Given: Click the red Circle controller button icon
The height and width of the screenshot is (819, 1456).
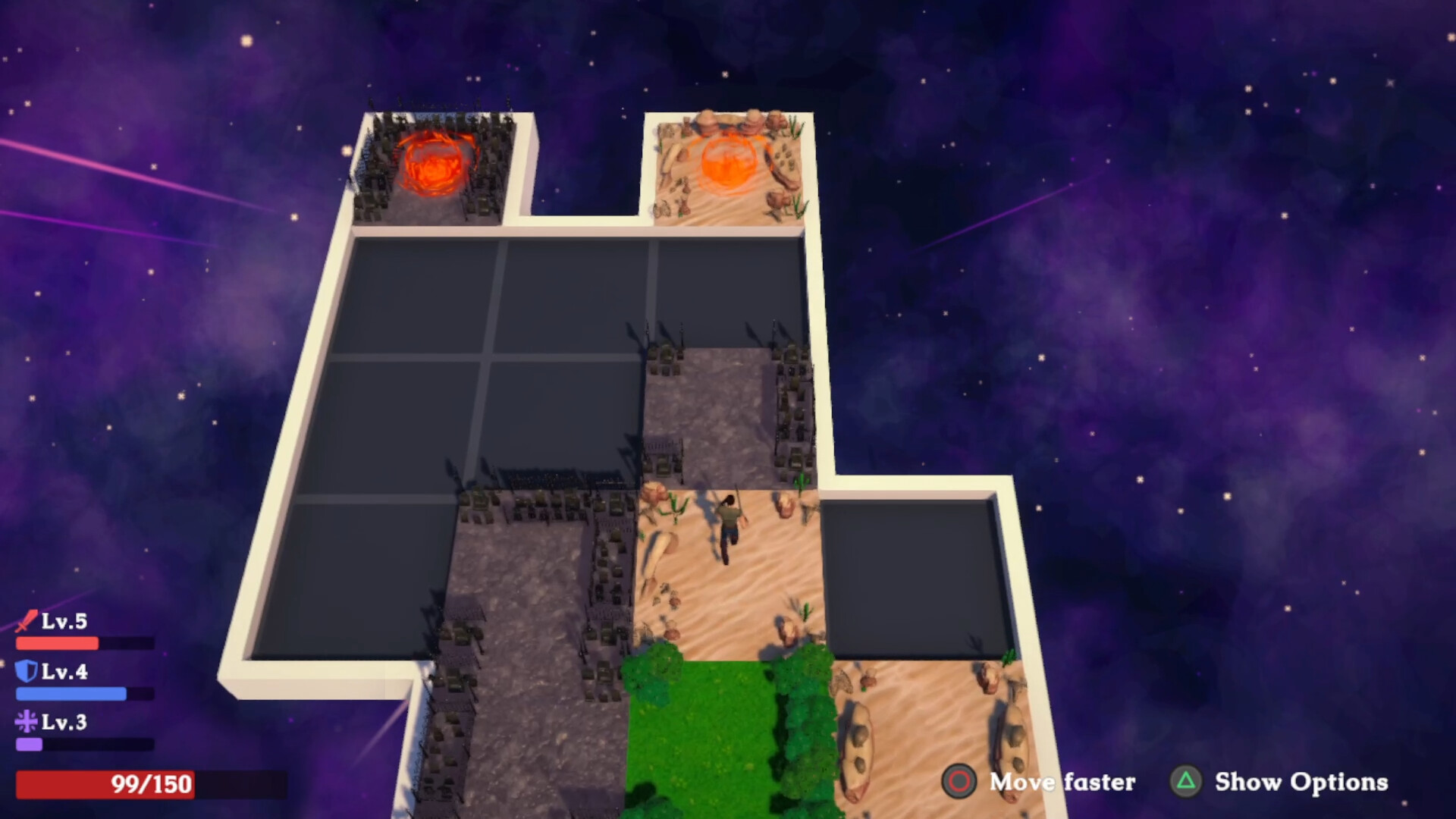Looking at the screenshot, I should (x=960, y=783).
